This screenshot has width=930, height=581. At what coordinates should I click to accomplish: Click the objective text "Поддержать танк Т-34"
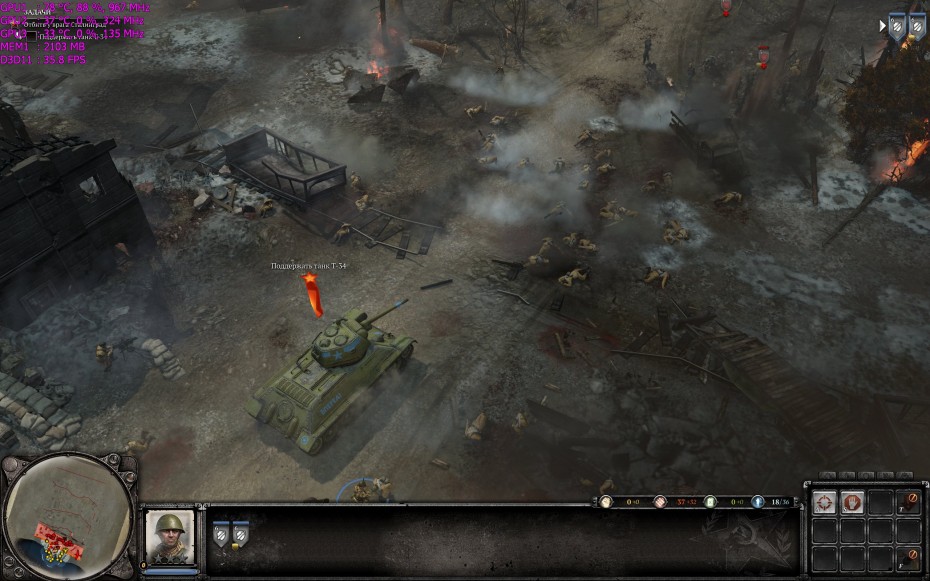tap(309, 266)
